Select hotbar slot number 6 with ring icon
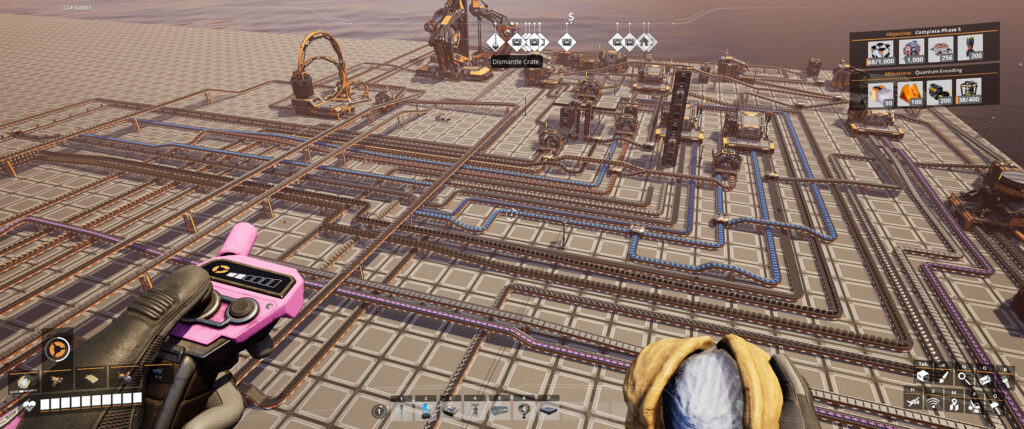The width and height of the screenshot is (1024, 429). (523, 409)
